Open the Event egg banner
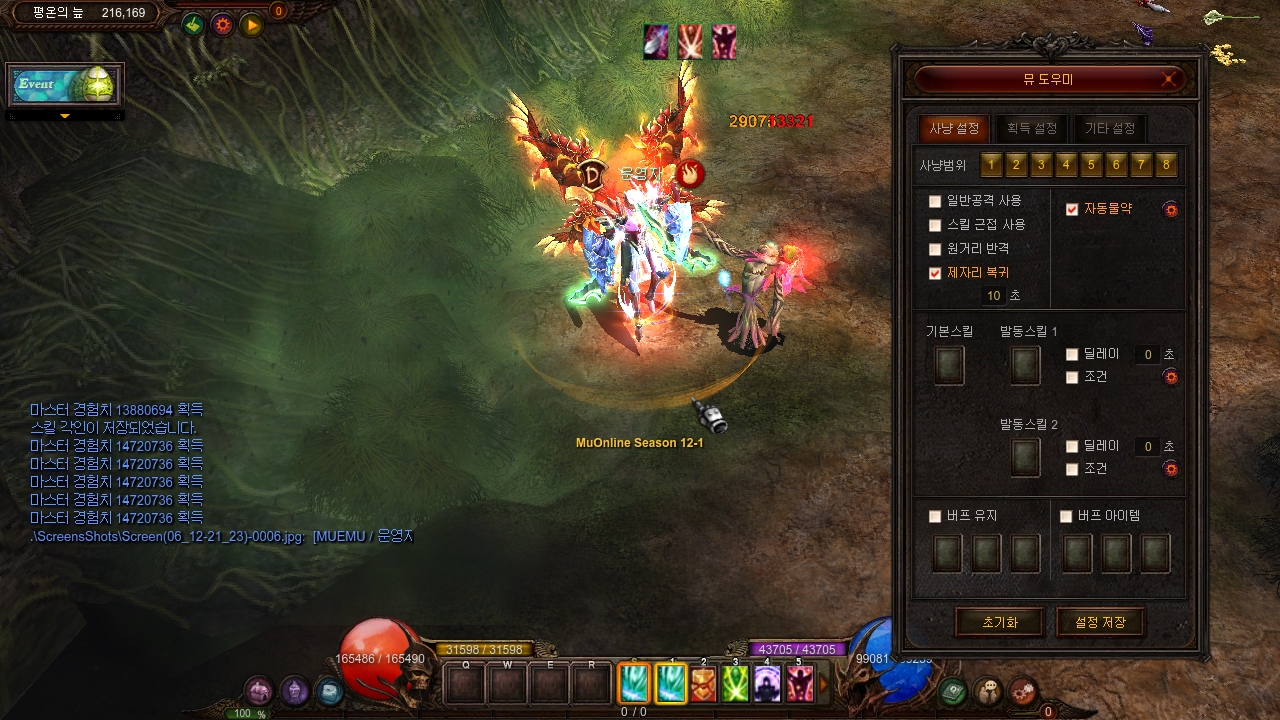Image resolution: width=1280 pixels, height=720 pixels. [x=65, y=85]
